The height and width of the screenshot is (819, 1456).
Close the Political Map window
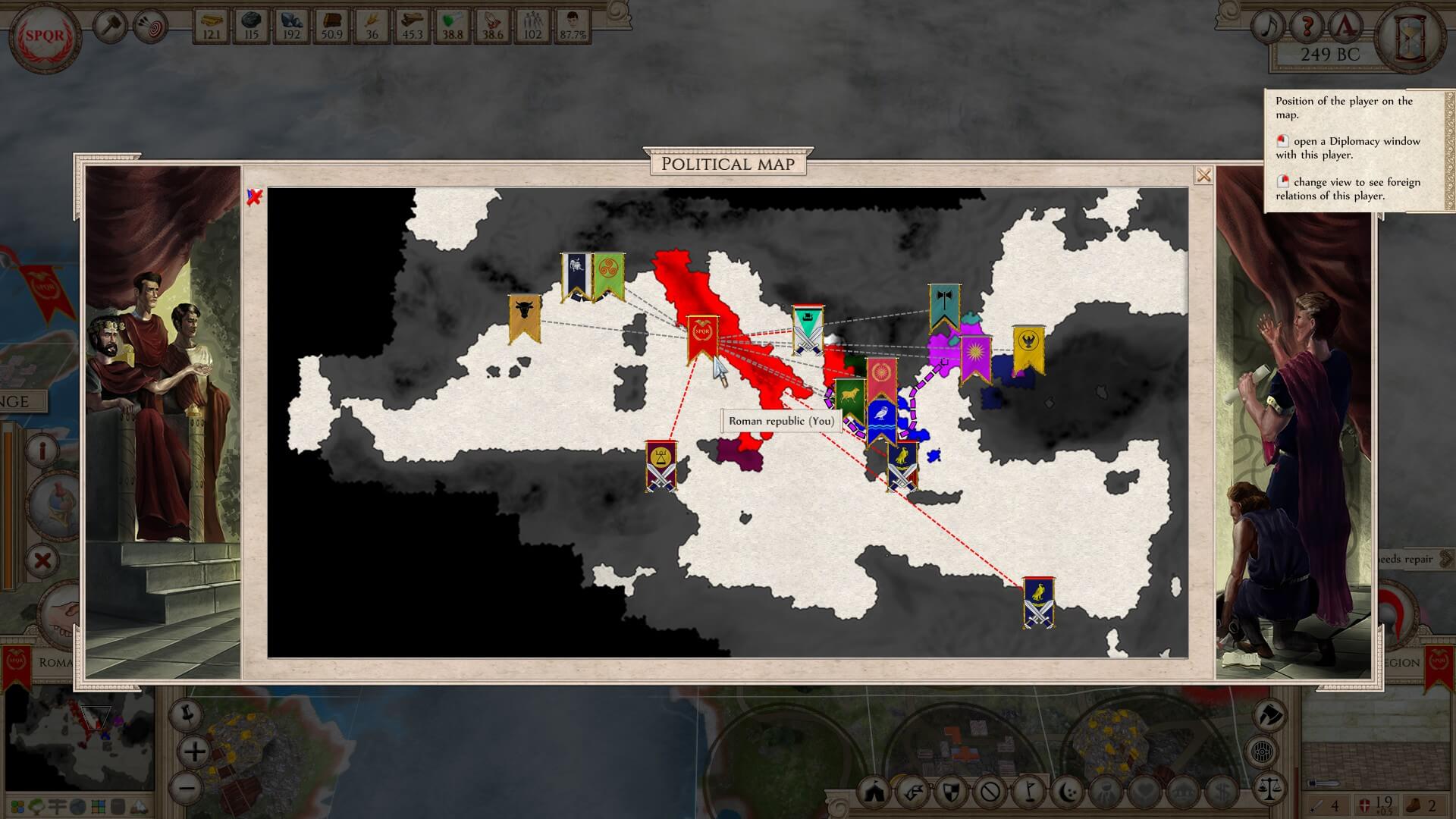(1203, 176)
